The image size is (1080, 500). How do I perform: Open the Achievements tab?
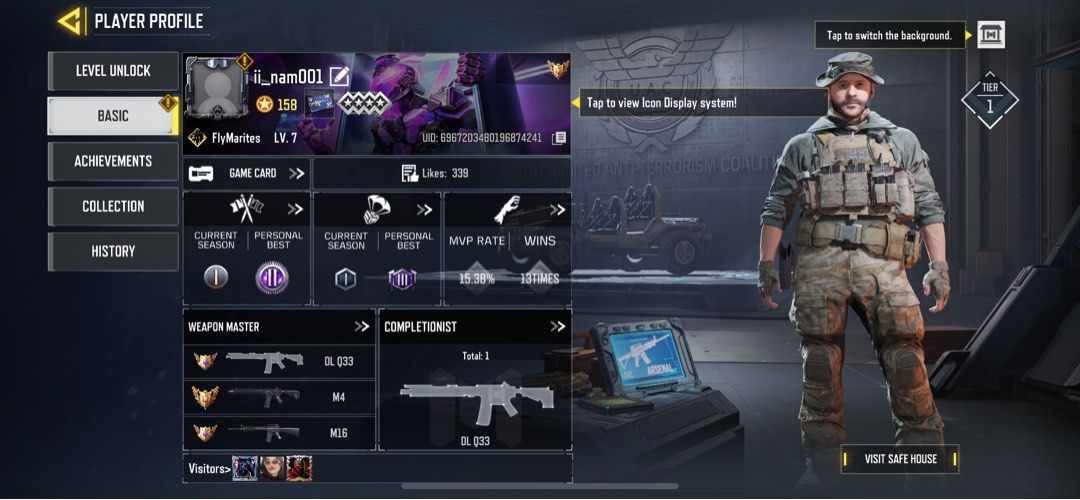click(113, 161)
